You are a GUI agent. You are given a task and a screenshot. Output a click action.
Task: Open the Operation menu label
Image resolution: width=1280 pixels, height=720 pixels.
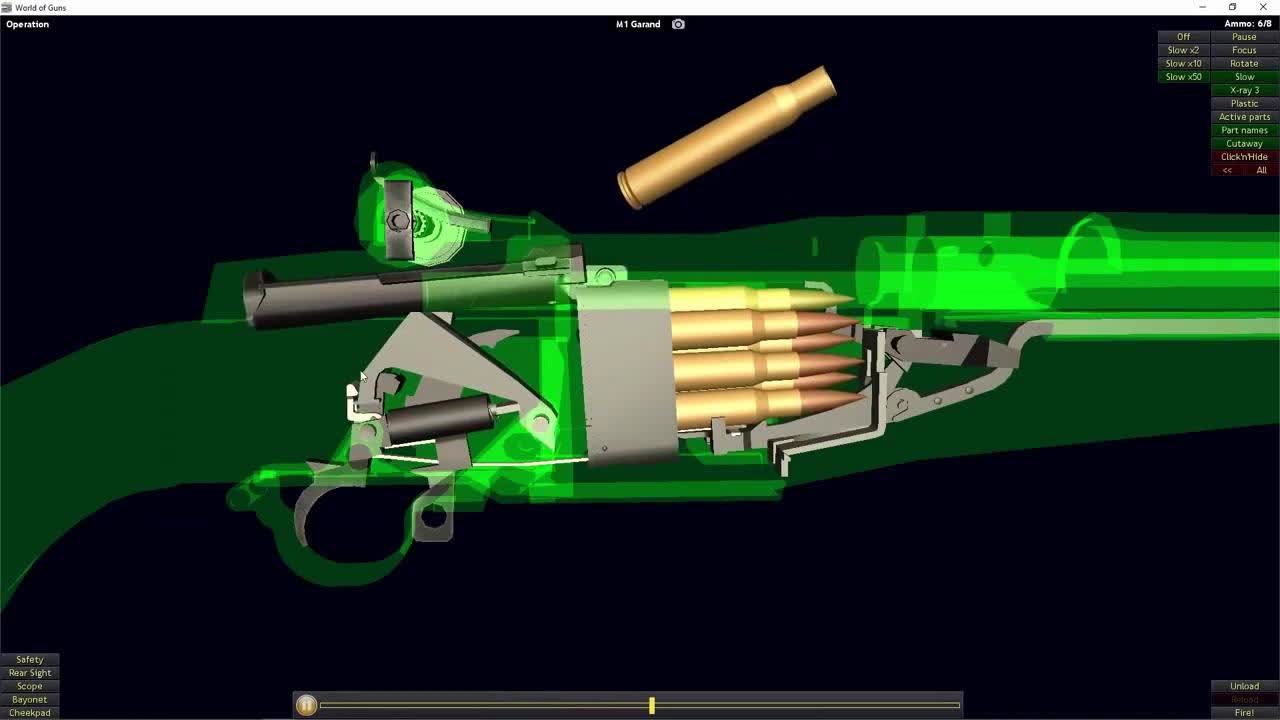(27, 24)
